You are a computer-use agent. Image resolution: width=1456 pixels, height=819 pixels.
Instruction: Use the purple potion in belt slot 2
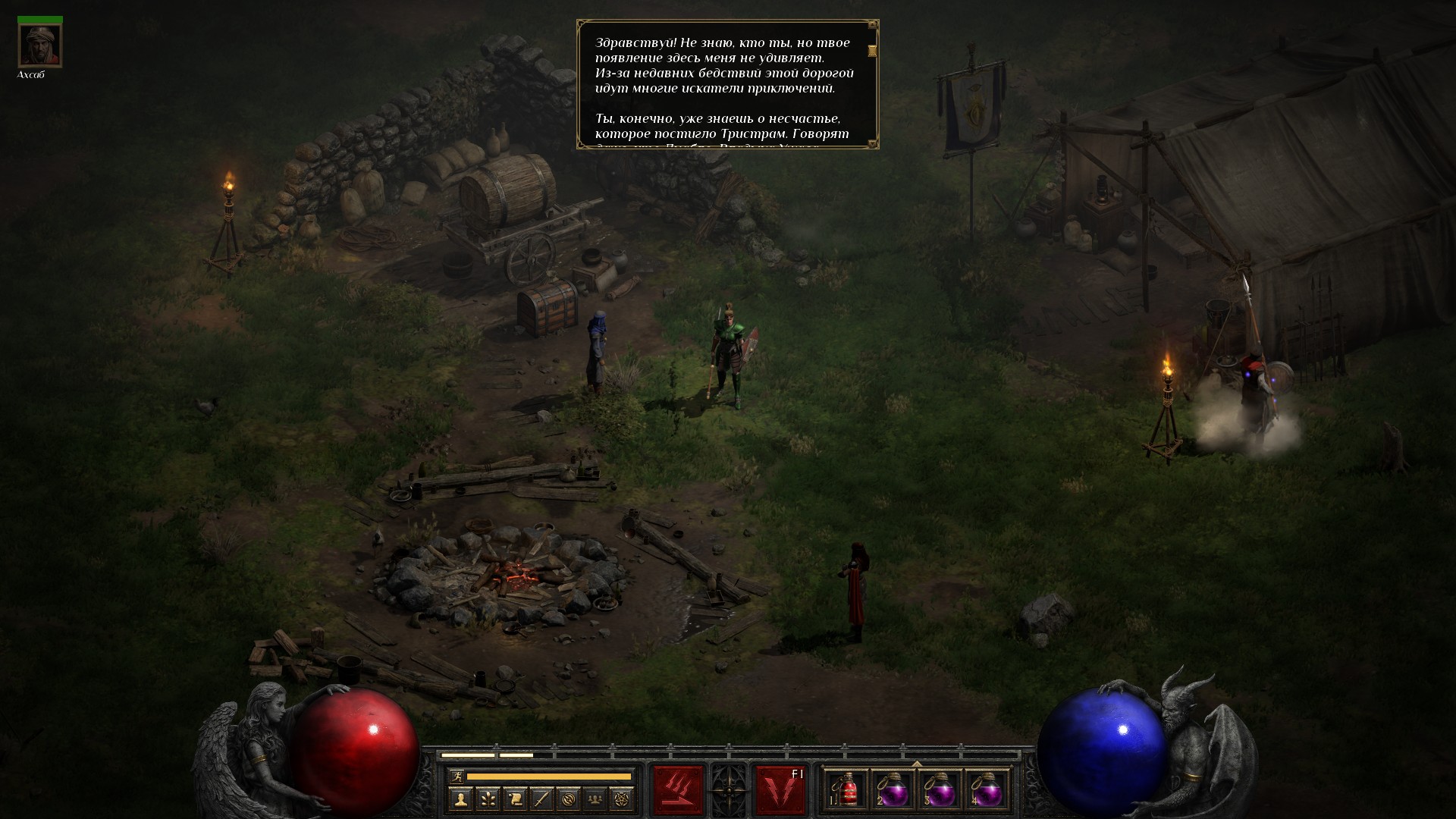(x=893, y=790)
